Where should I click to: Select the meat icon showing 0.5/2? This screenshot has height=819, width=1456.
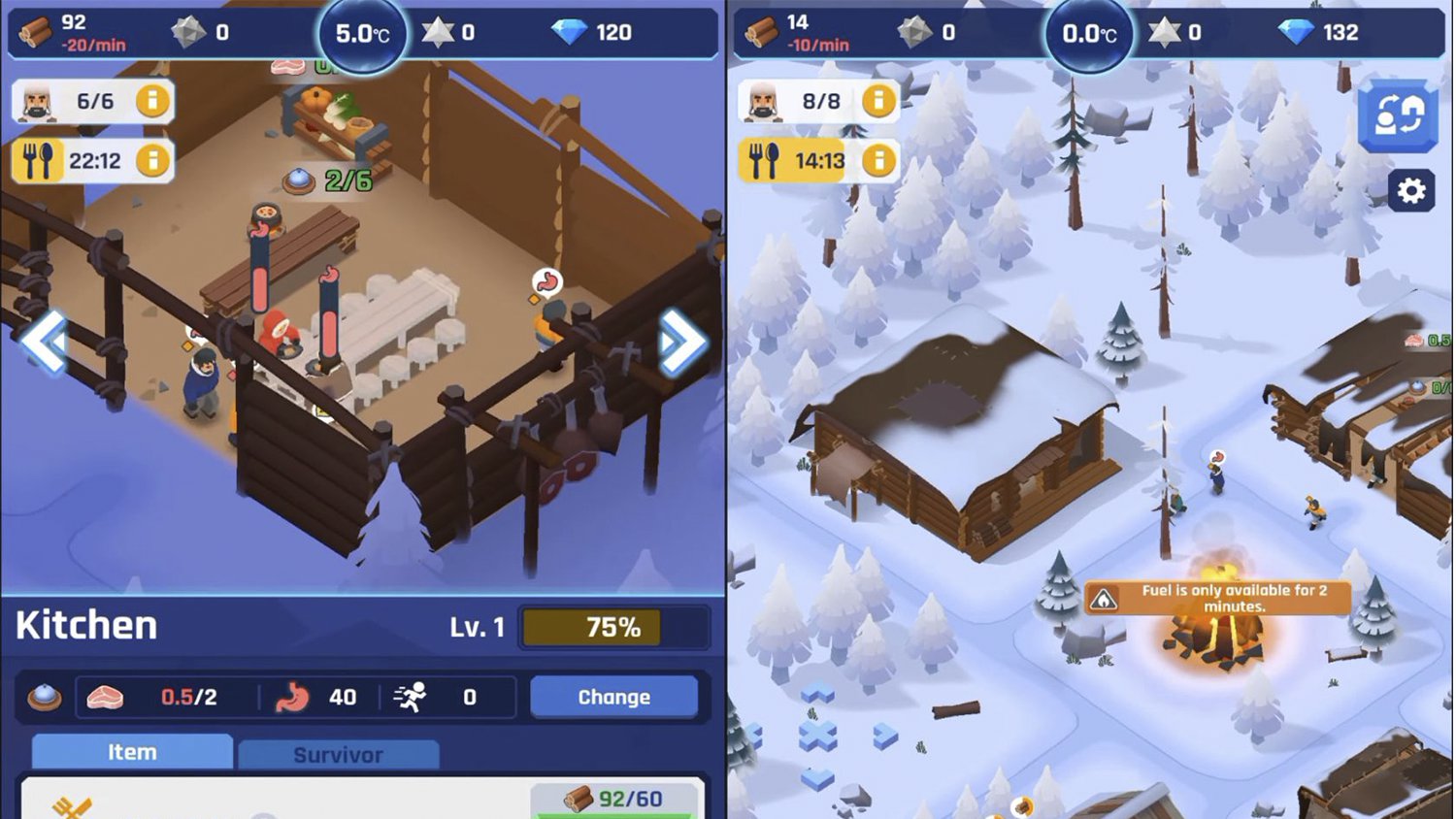click(109, 696)
